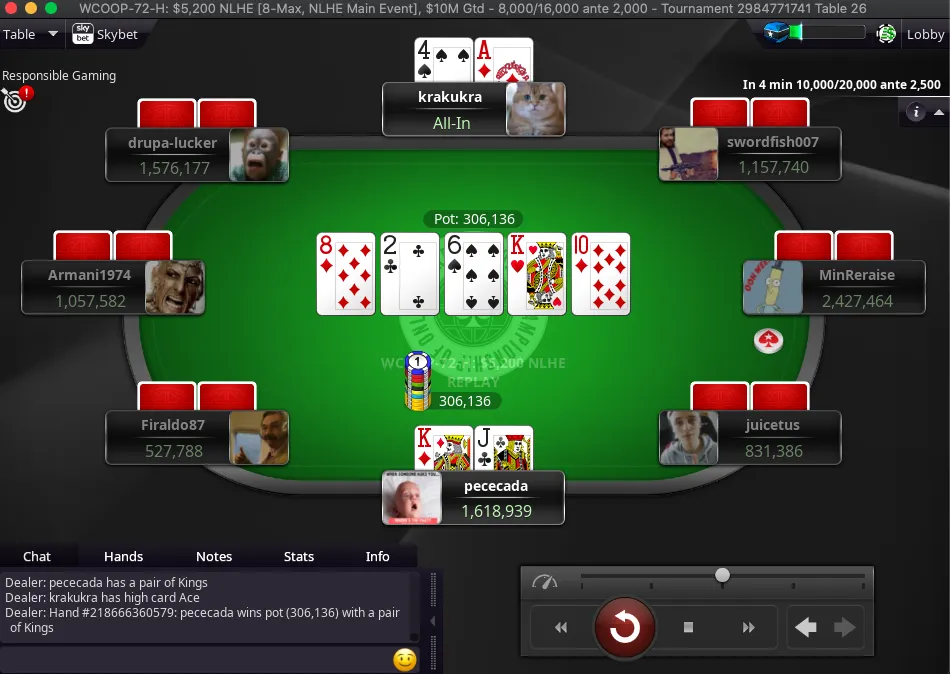Fast-forward the hand replay
Image resolution: width=950 pixels, height=674 pixels.
coord(749,628)
